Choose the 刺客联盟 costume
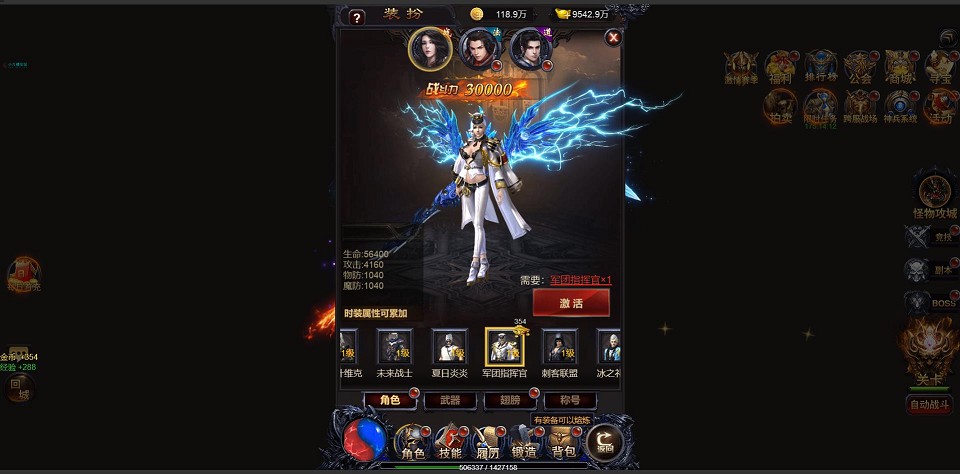Viewport: 960px width, 474px height. pyautogui.click(x=559, y=348)
